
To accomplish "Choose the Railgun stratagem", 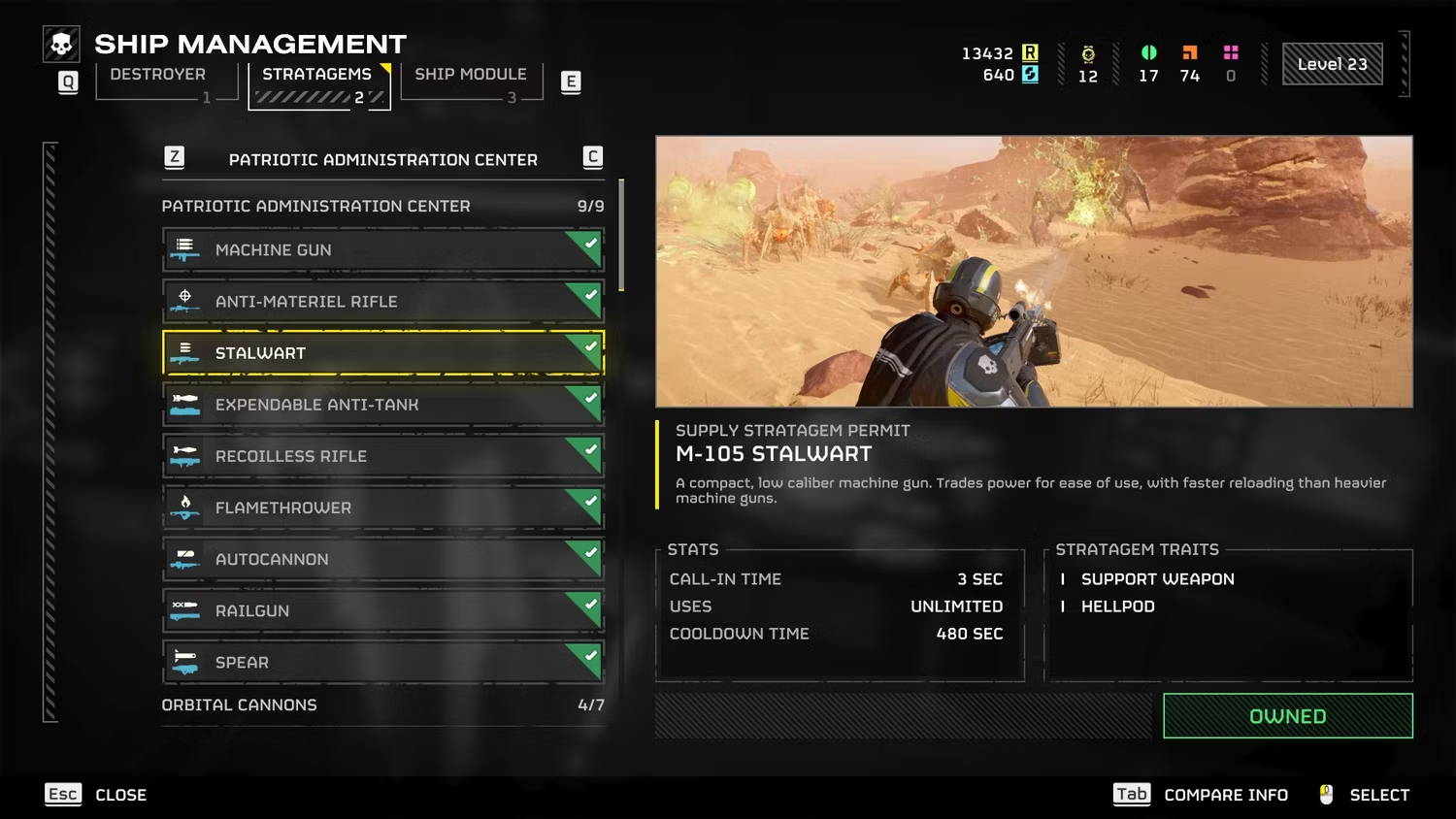I will pos(382,610).
